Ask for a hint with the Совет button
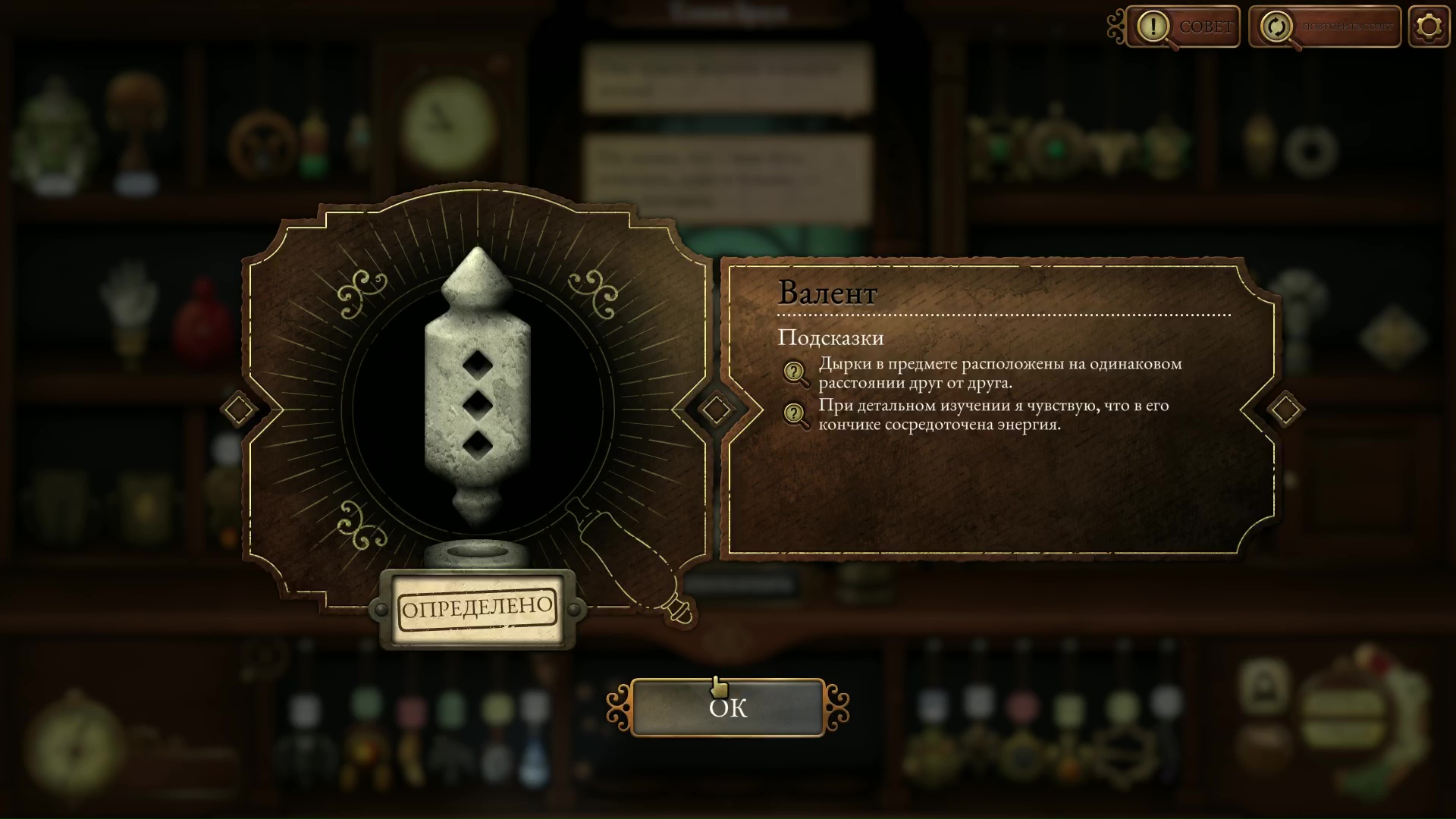The image size is (1456, 819). coord(1183,27)
